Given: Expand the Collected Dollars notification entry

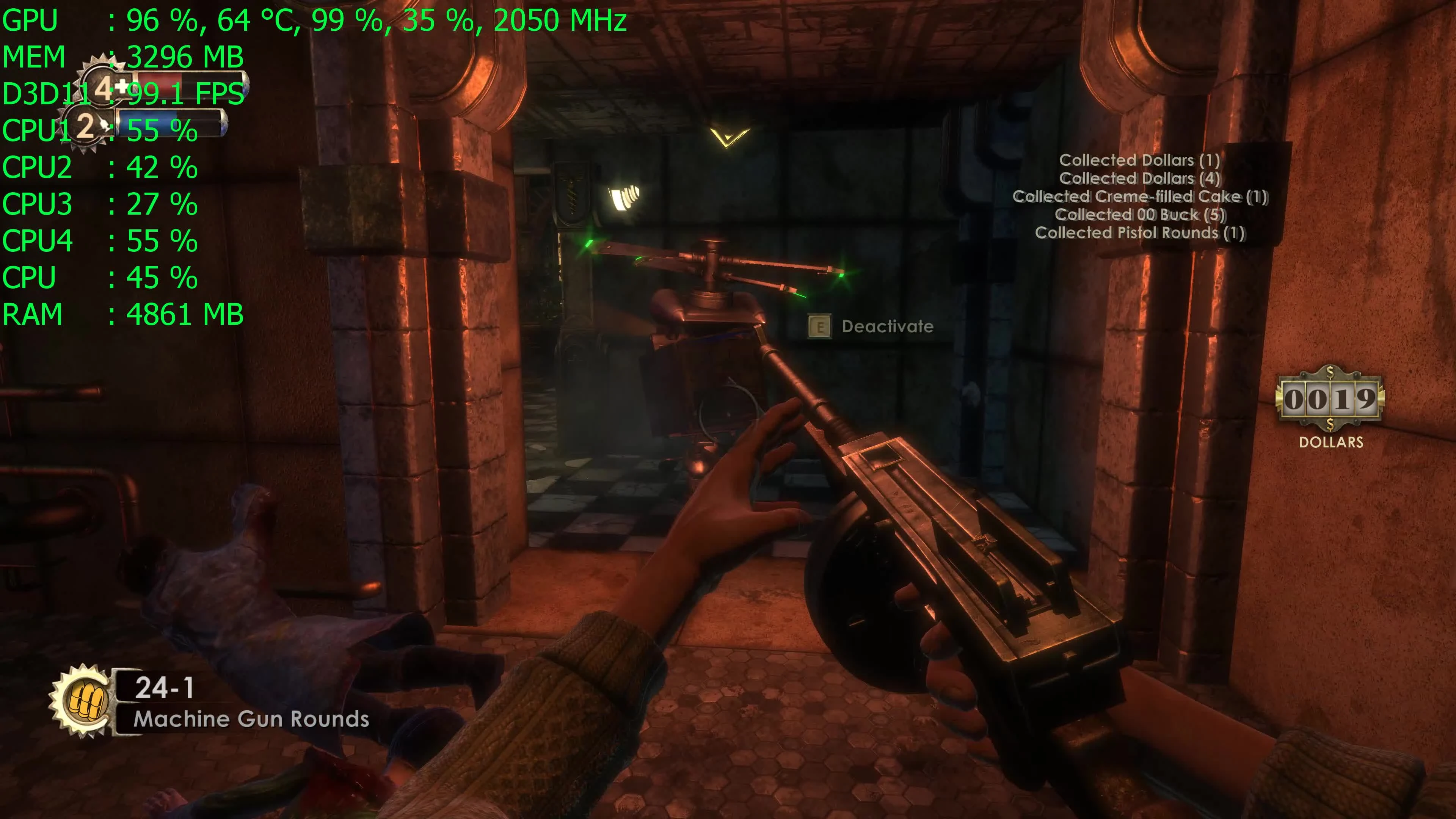Looking at the screenshot, I should [1141, 160].
